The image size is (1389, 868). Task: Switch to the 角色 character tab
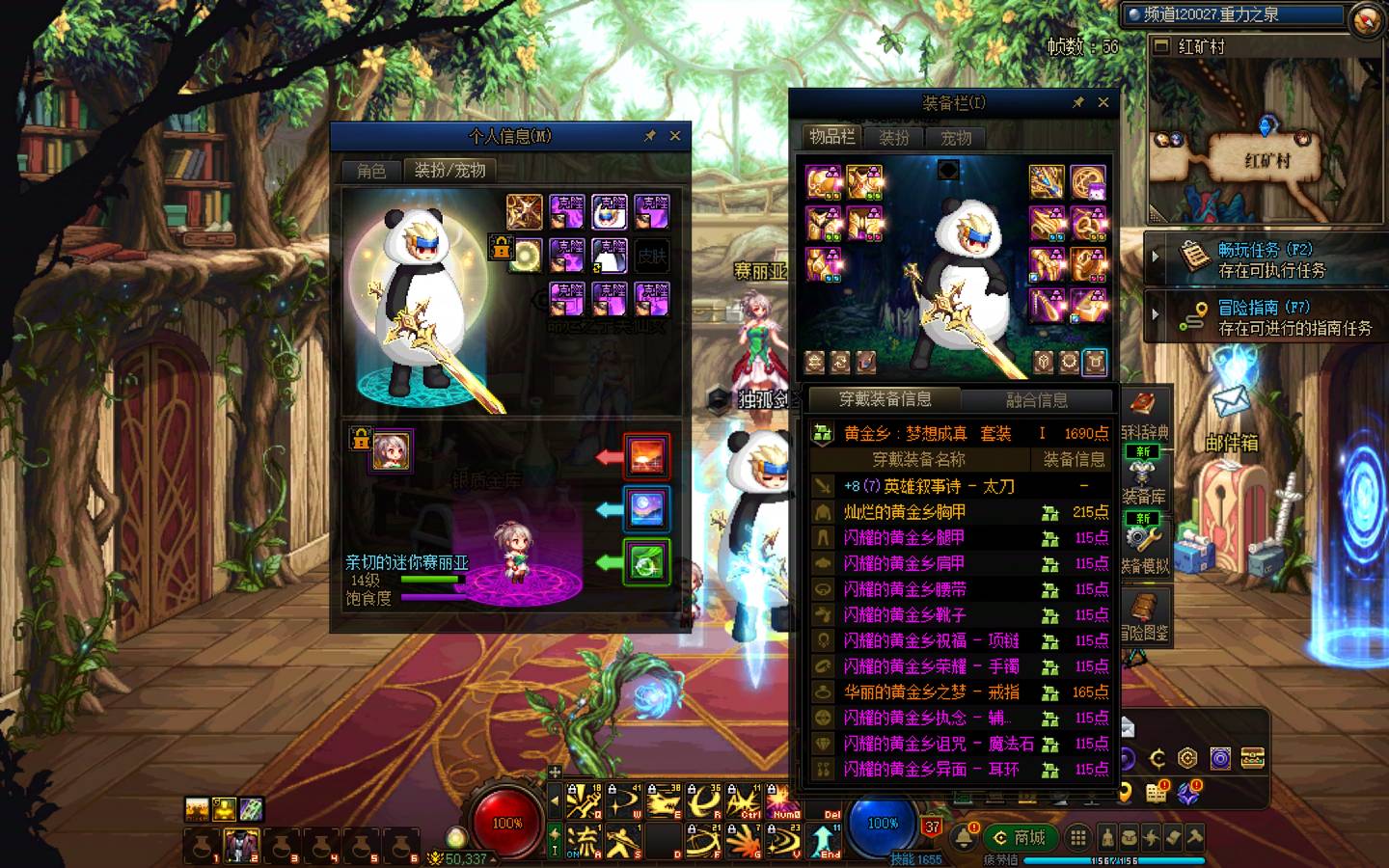tap(371, 171)
